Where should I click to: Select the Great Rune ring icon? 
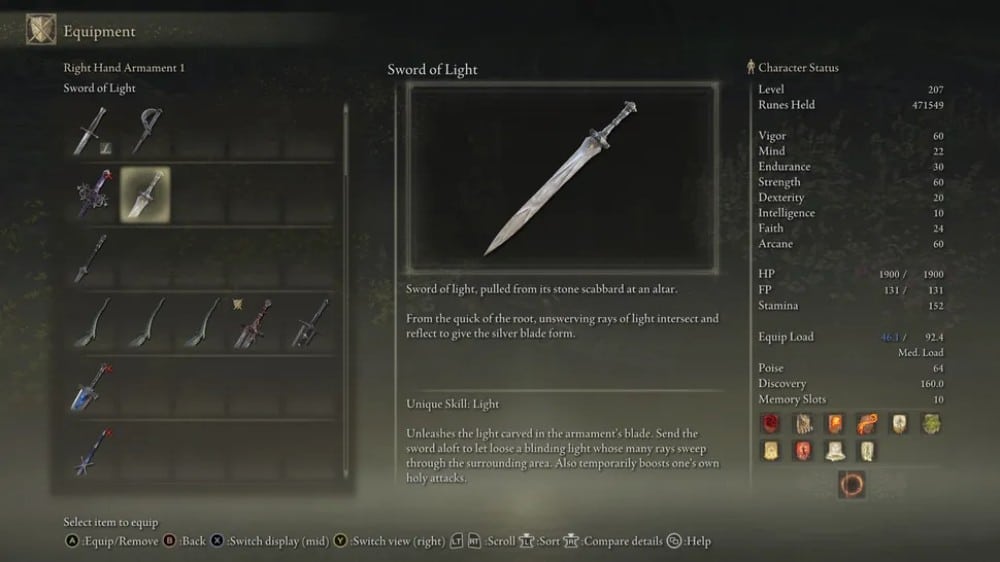coord(851,485)
